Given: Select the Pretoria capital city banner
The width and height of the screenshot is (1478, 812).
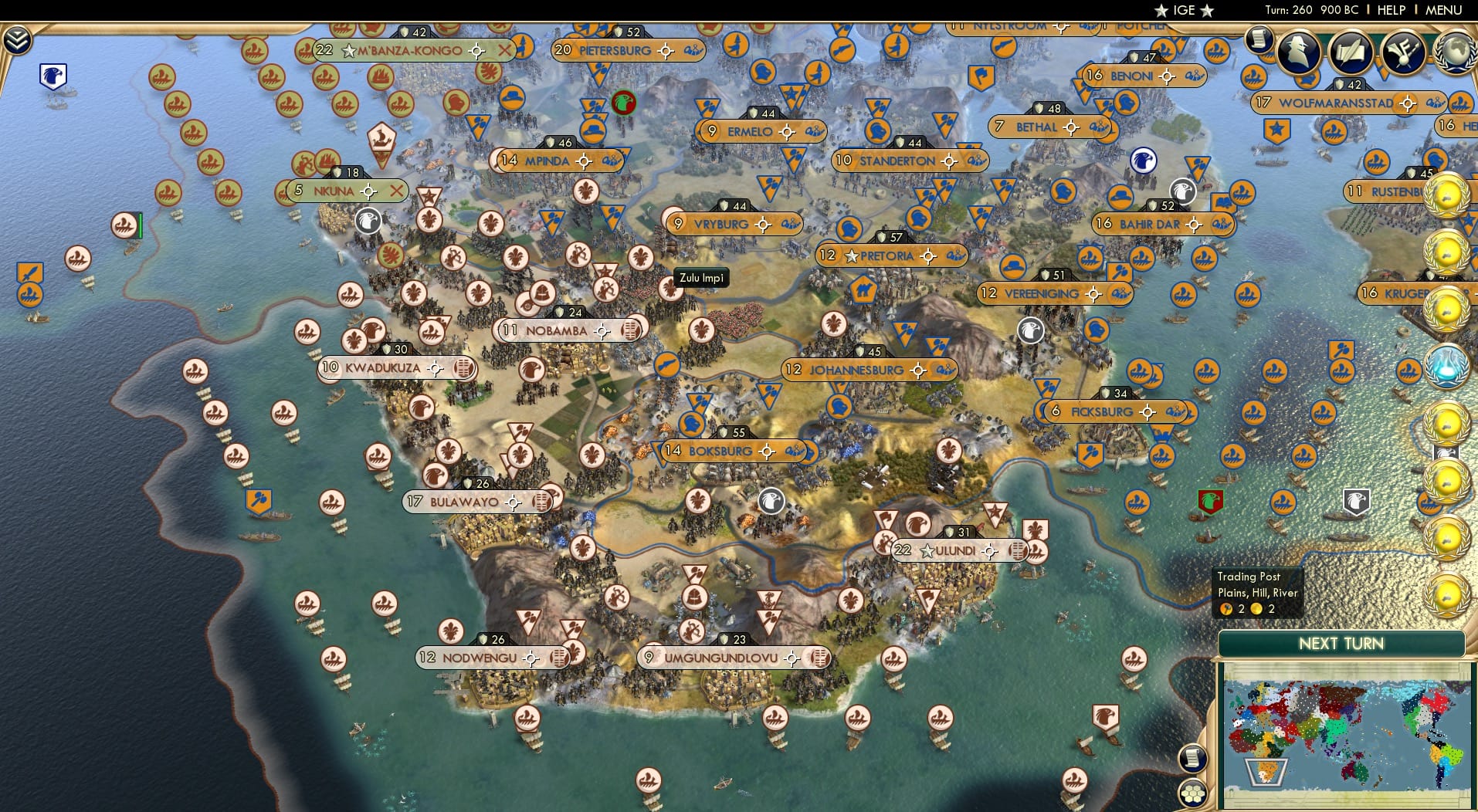Looking at the screenshot, I should pos(888,255).
